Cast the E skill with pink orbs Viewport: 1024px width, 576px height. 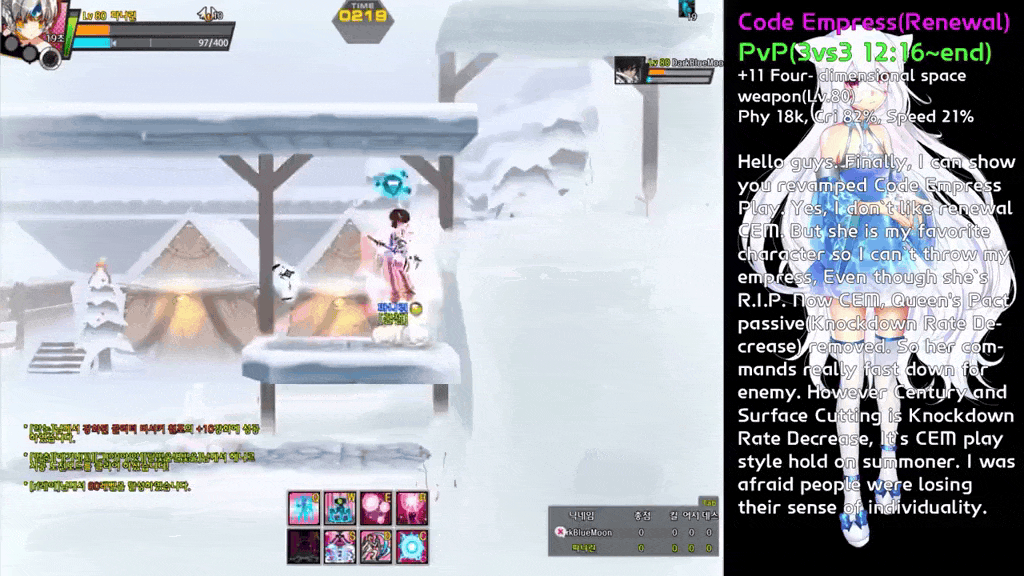click(x=375, y=508)
